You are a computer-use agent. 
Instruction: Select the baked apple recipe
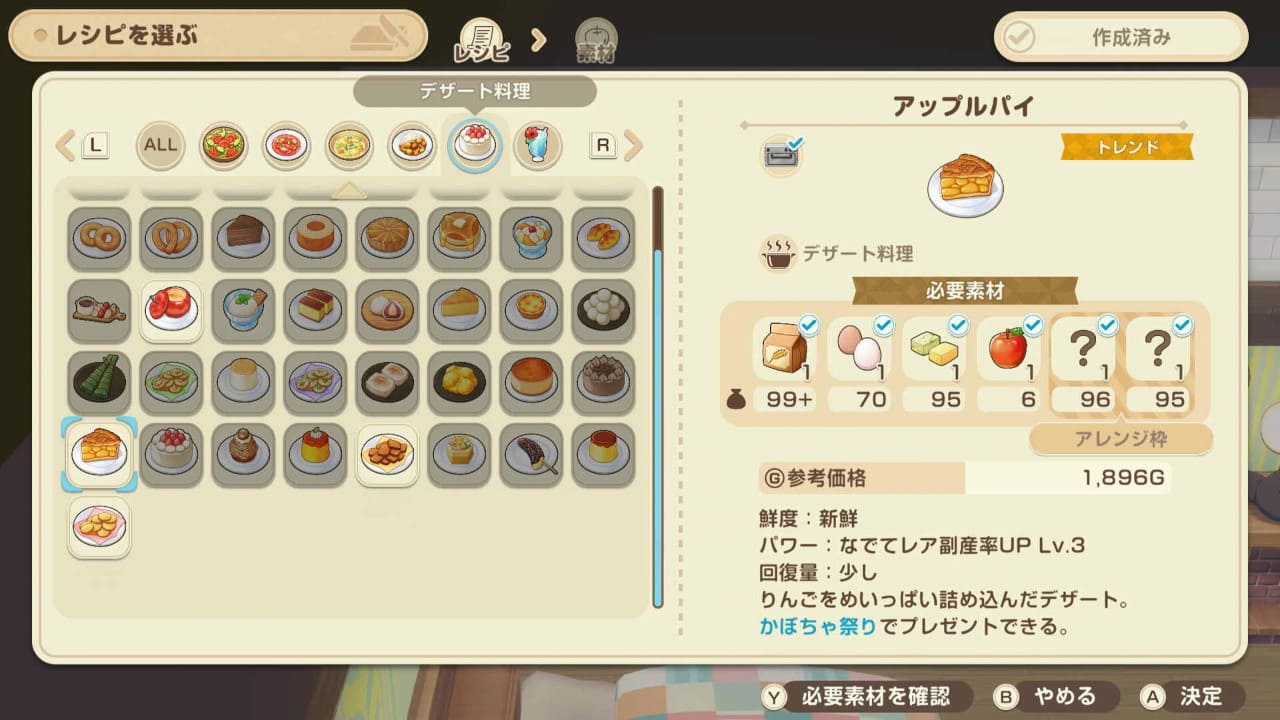(171, 310)
